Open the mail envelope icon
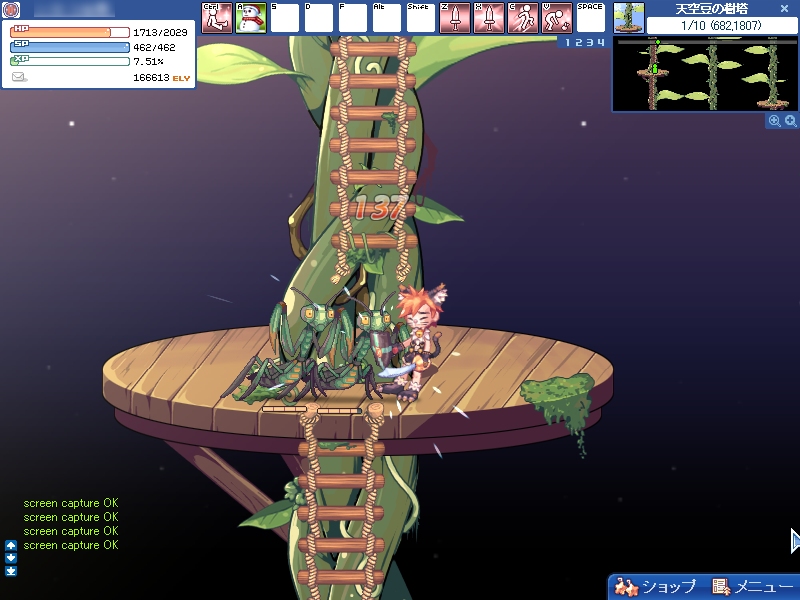 pos(19,77)
